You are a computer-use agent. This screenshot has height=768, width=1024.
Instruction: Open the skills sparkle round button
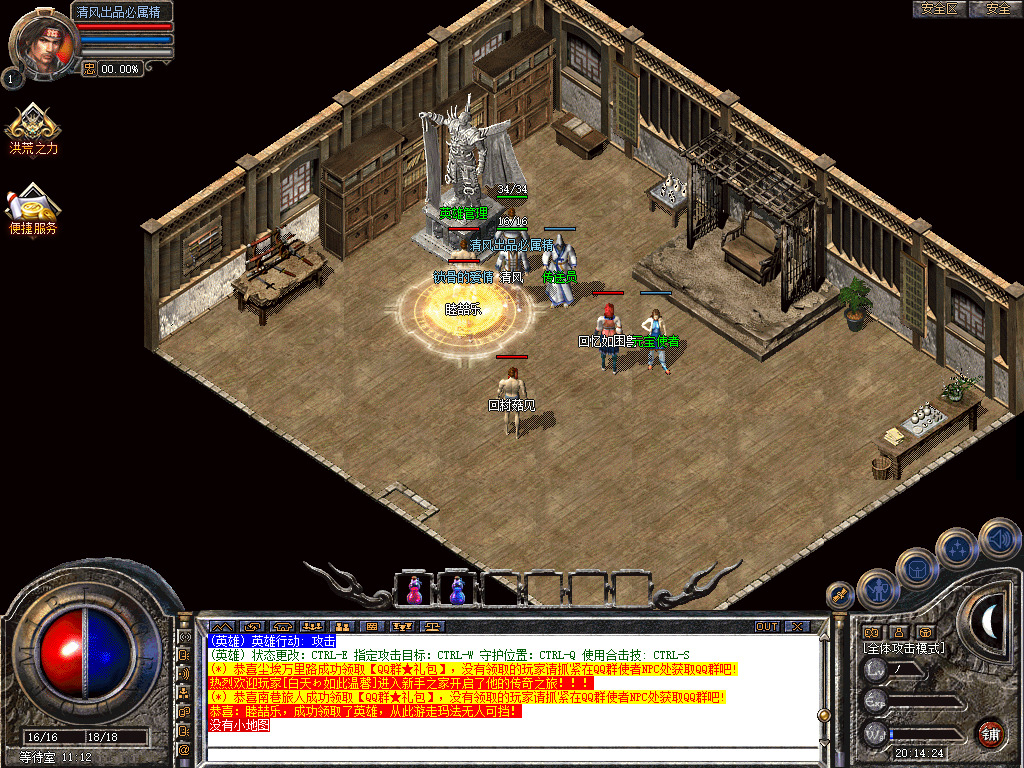(x=957, y=548)
